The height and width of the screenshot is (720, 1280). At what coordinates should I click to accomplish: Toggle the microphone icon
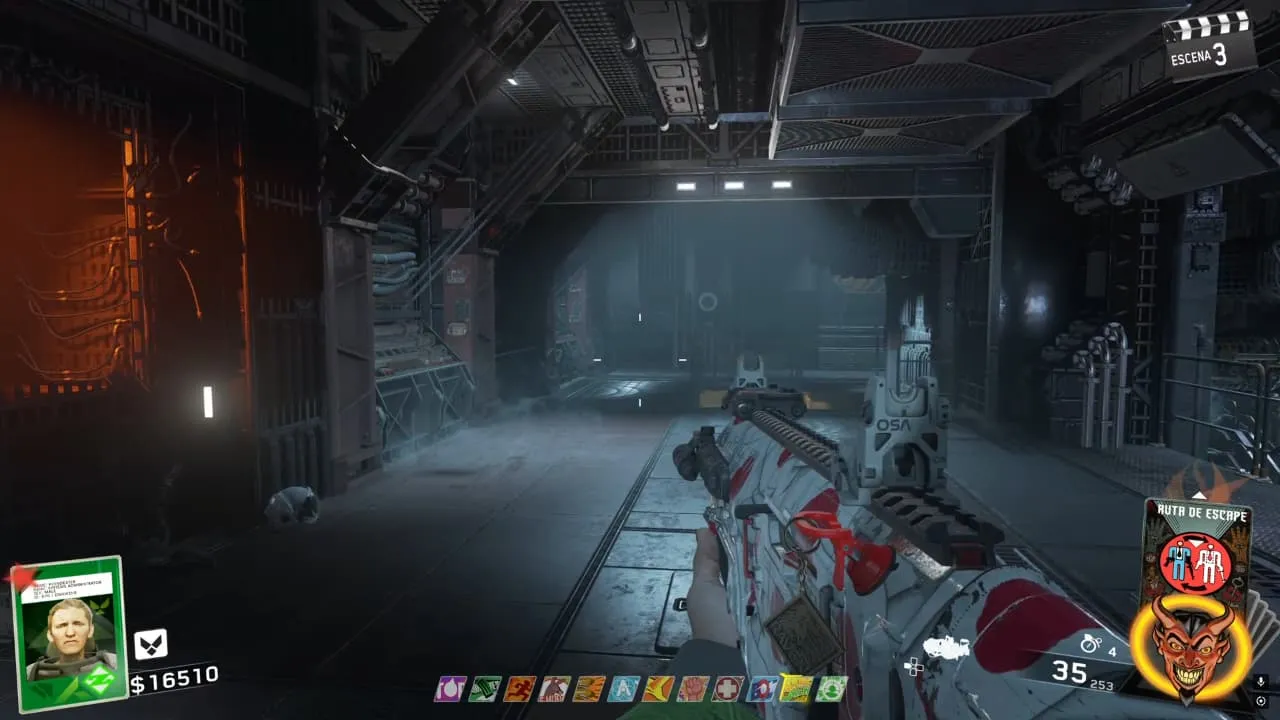(x=1260, y=682)
